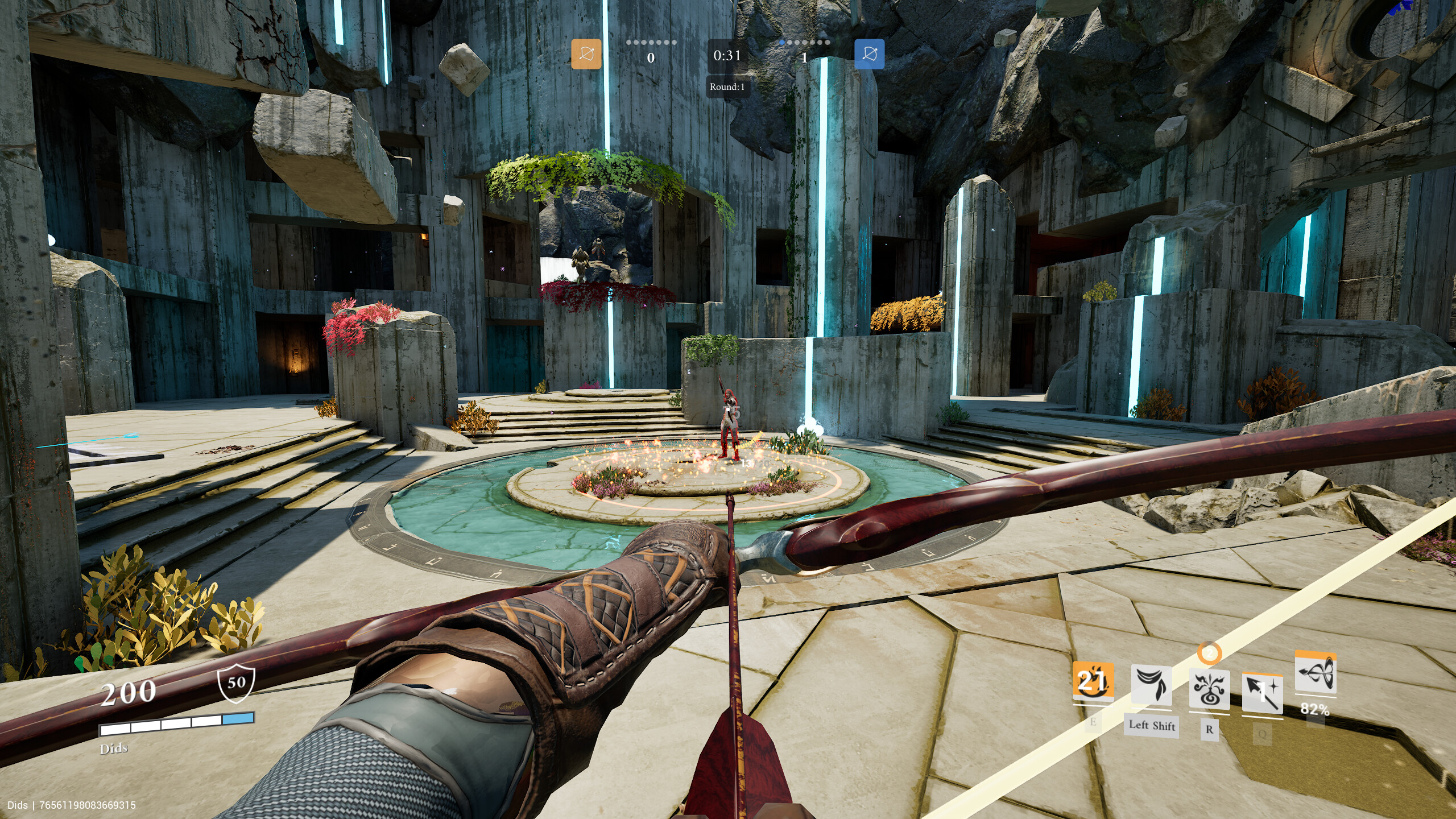This screenshot has width=1456, height=819.
Task: Toggle the rightmost dot above score 1
Action: 826,42
